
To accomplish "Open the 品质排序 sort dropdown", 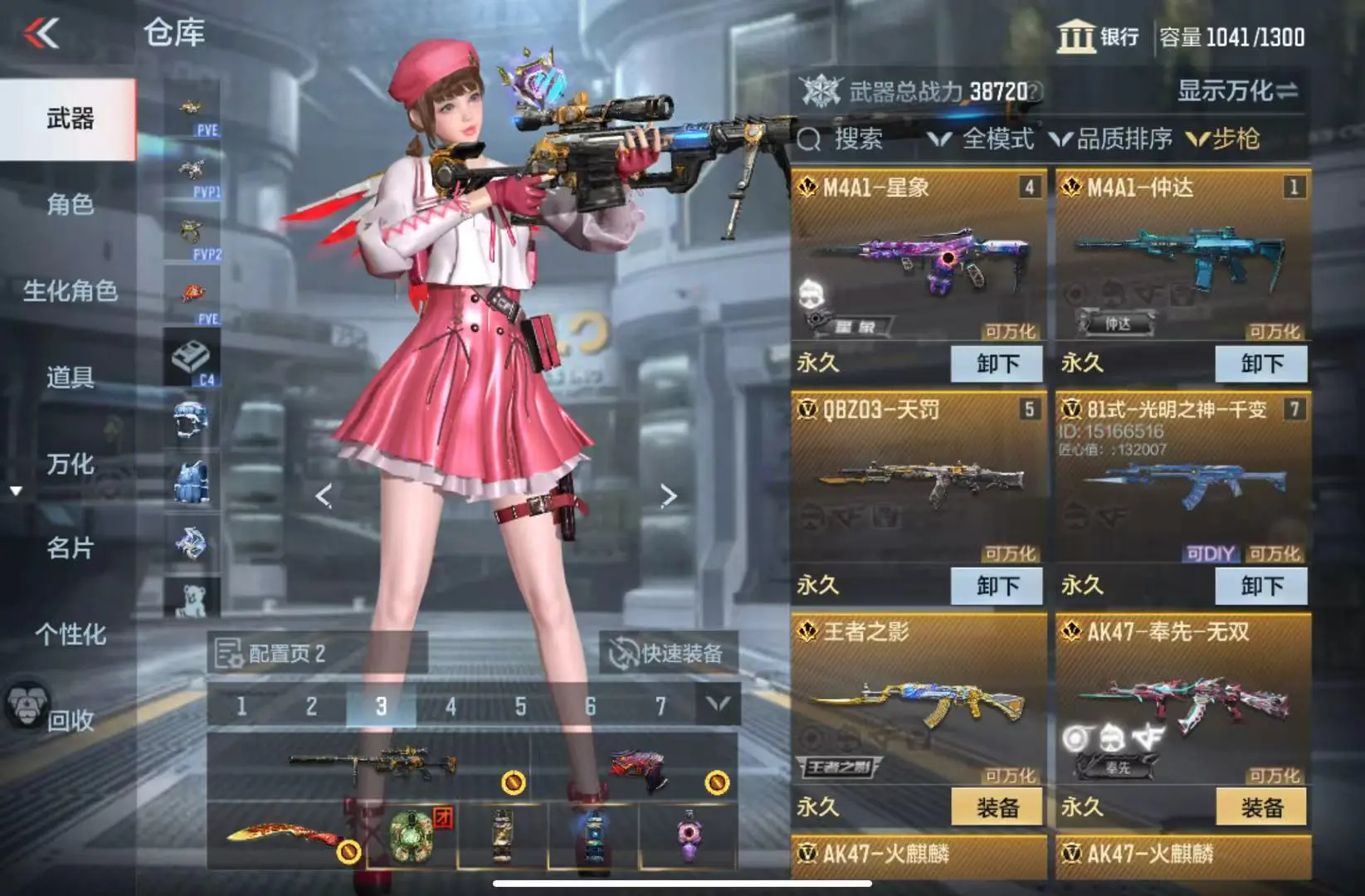I will (1111, 139).
